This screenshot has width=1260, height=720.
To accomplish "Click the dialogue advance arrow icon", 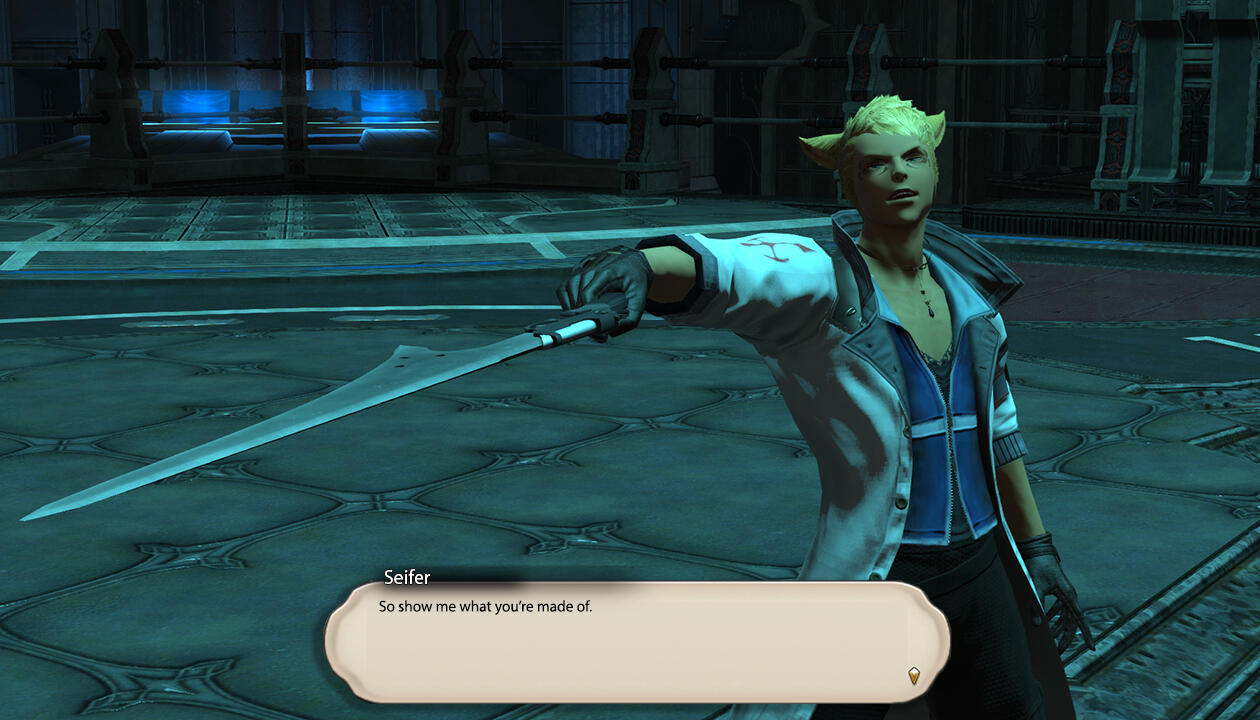I will (913, 676).
